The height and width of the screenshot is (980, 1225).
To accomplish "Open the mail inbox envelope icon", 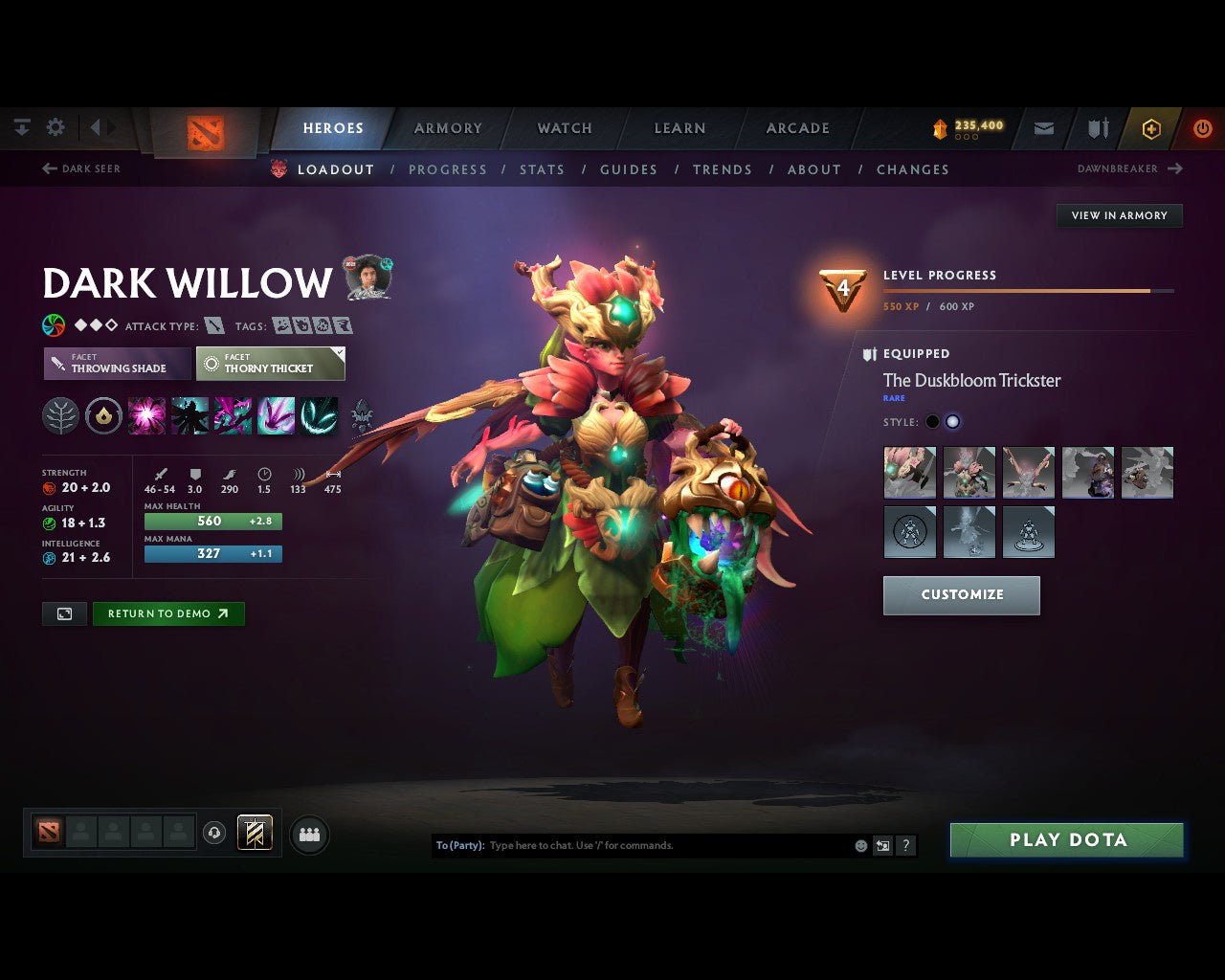I will 1043,128.
